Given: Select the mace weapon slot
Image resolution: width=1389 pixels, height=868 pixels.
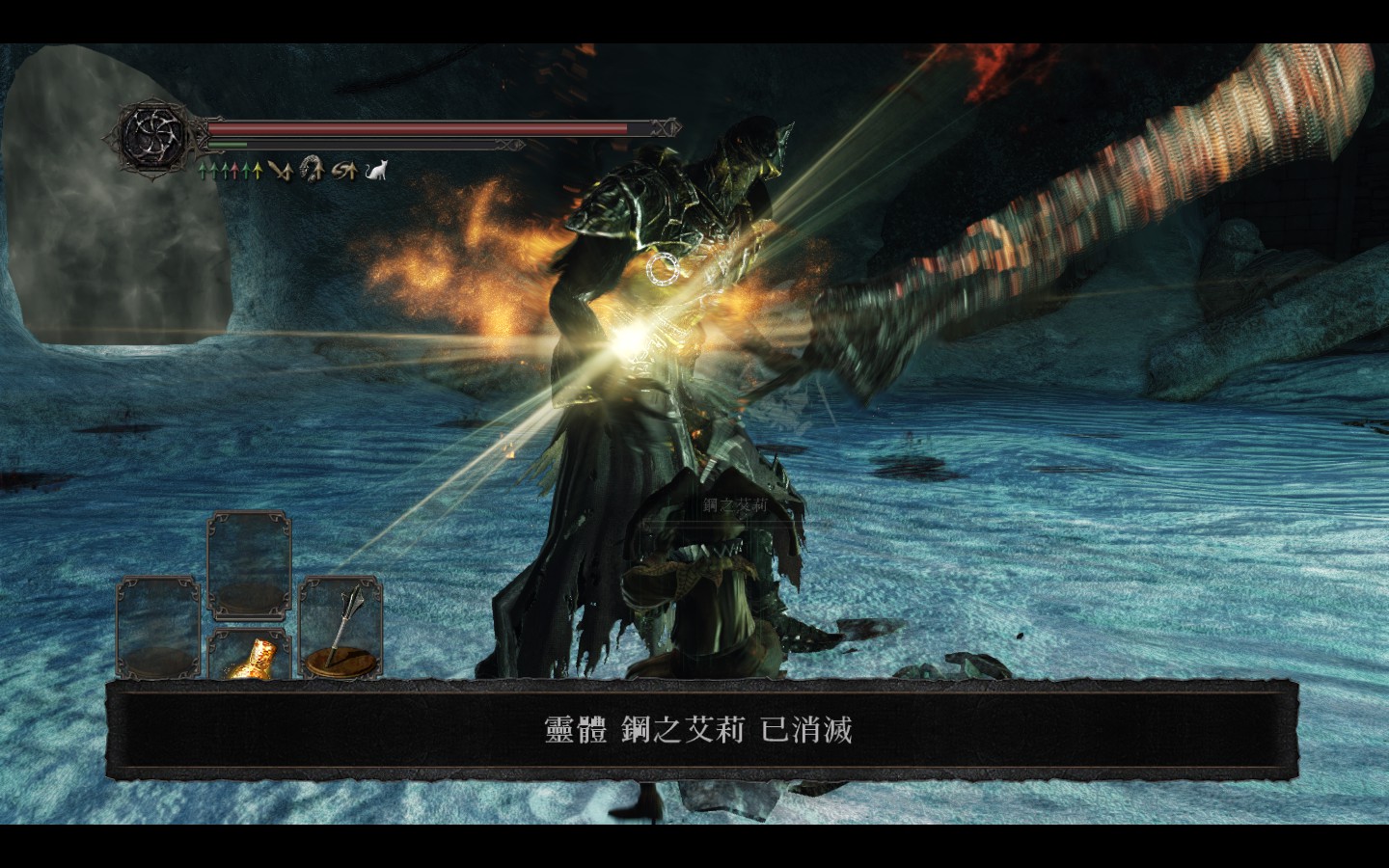Looking at the screenshot, I should 340,627.
